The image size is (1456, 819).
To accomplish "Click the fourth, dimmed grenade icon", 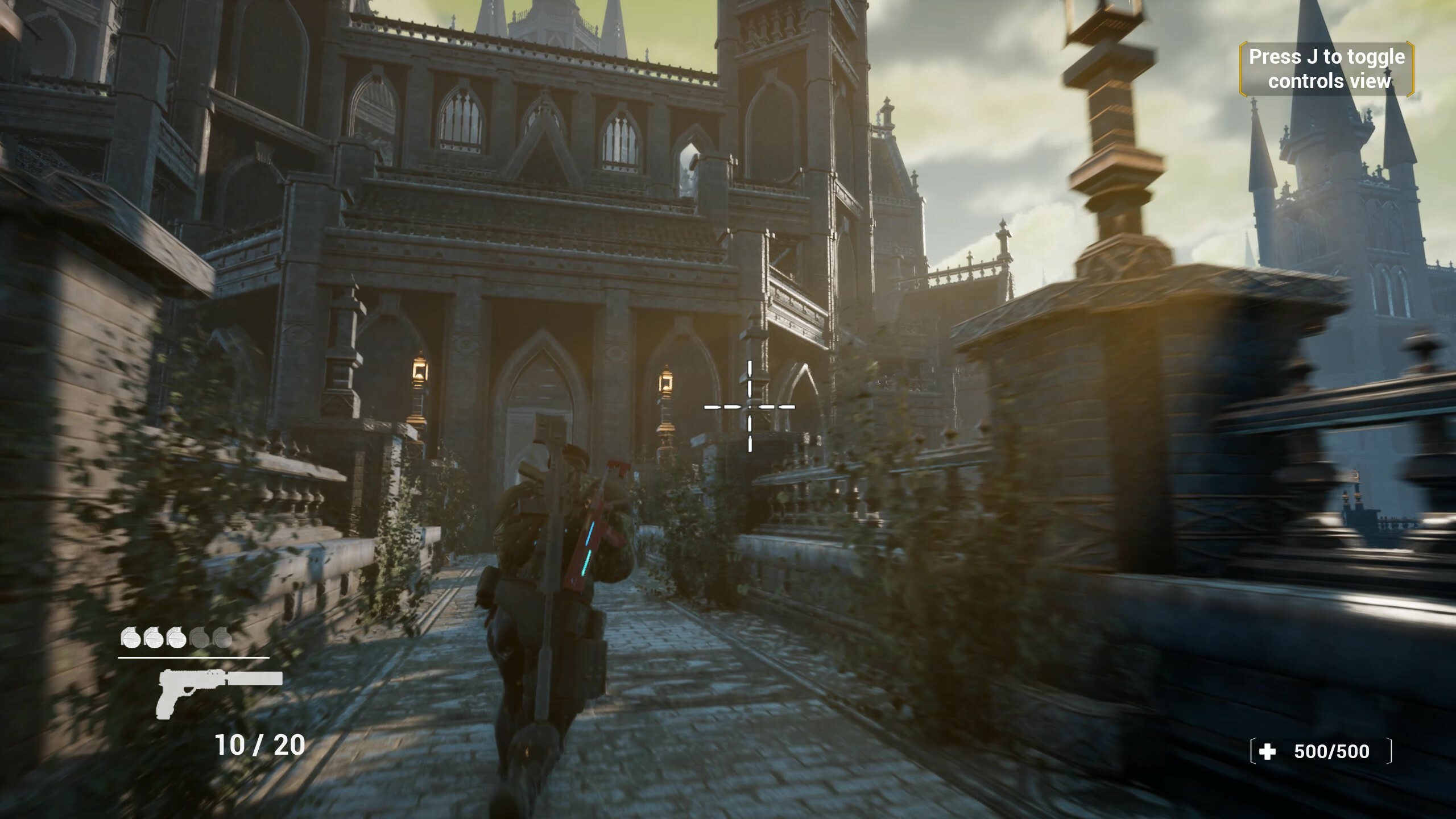I will (x=200, y=638).
